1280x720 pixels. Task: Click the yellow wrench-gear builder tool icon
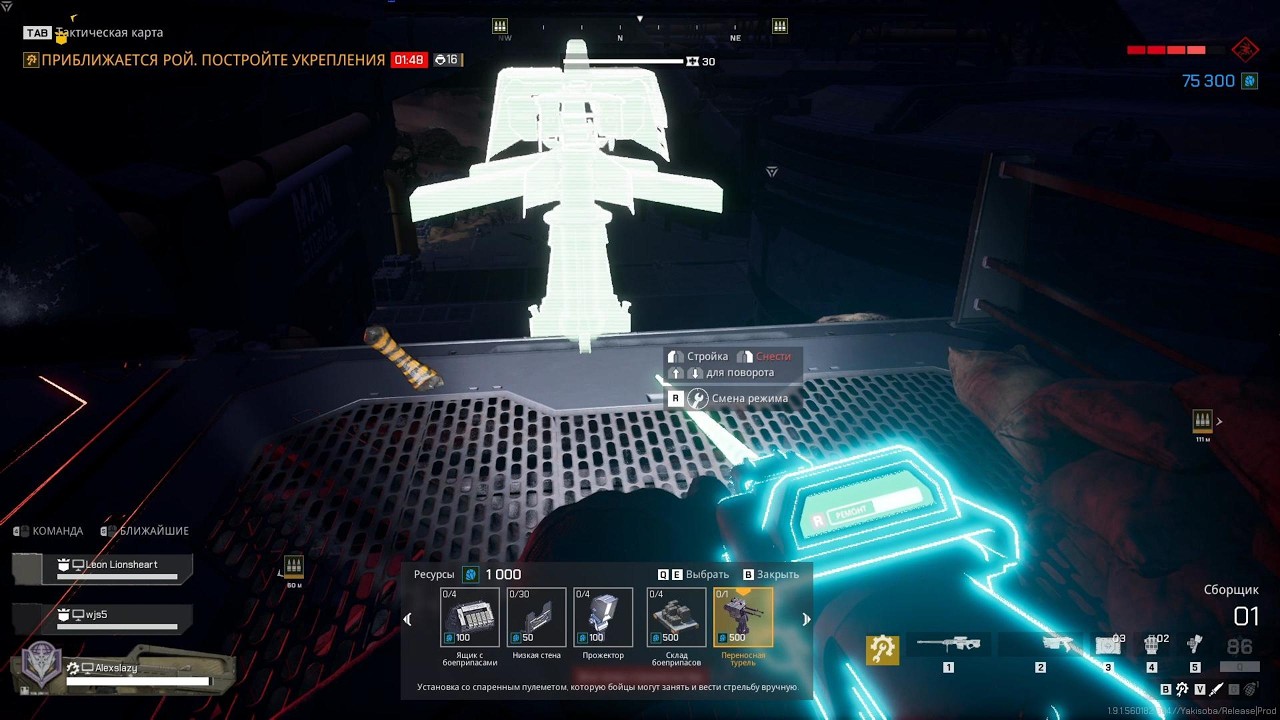click(882, 649)
